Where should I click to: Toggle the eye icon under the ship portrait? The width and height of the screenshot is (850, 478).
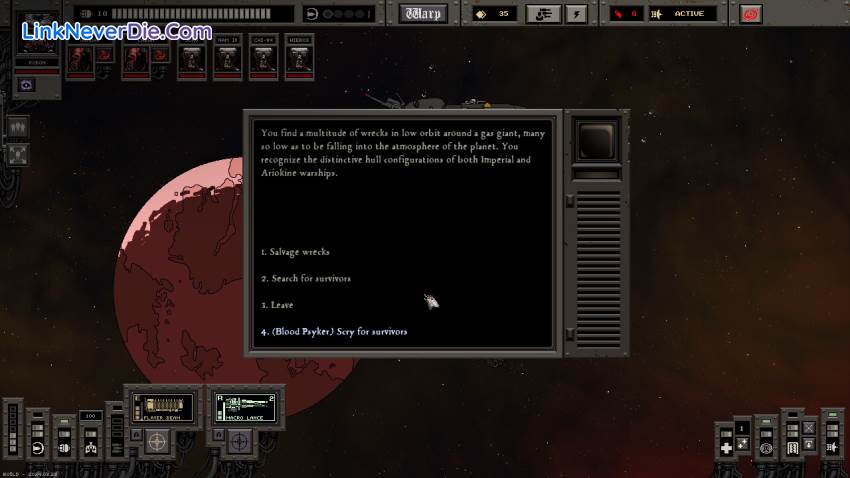(27, 85)
